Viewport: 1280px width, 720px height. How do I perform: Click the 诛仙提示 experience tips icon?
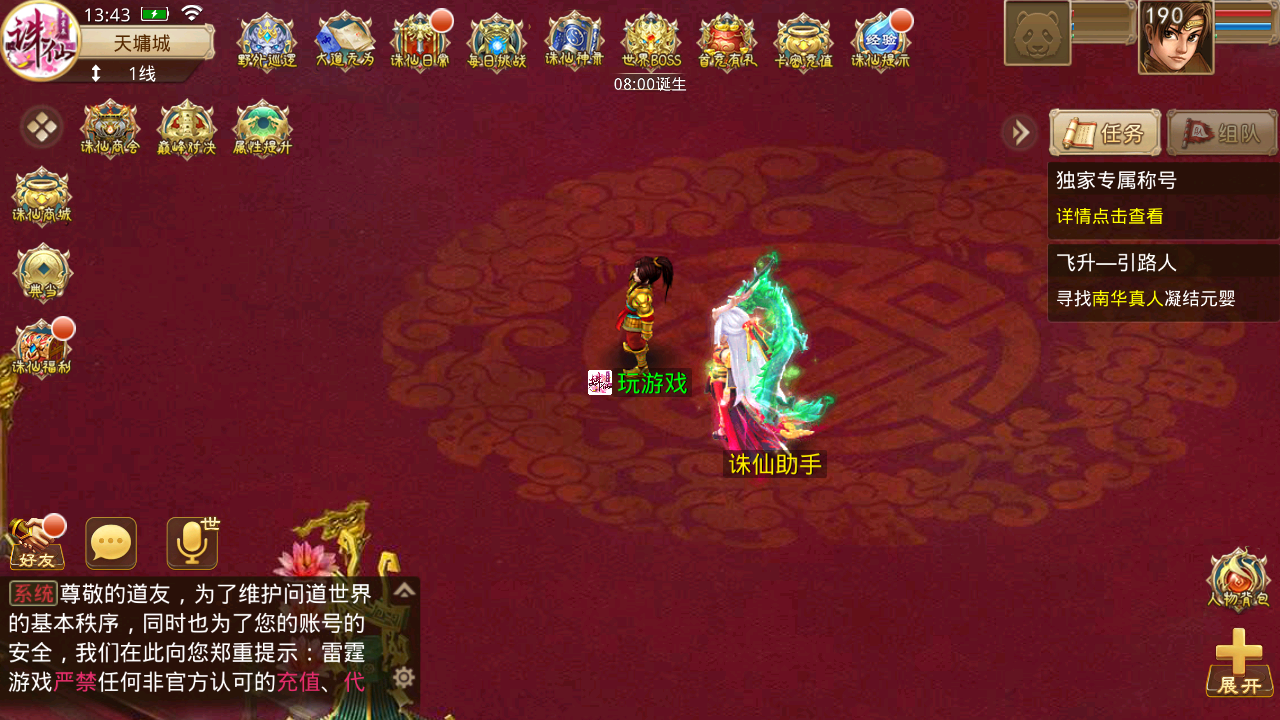point(881,41)
